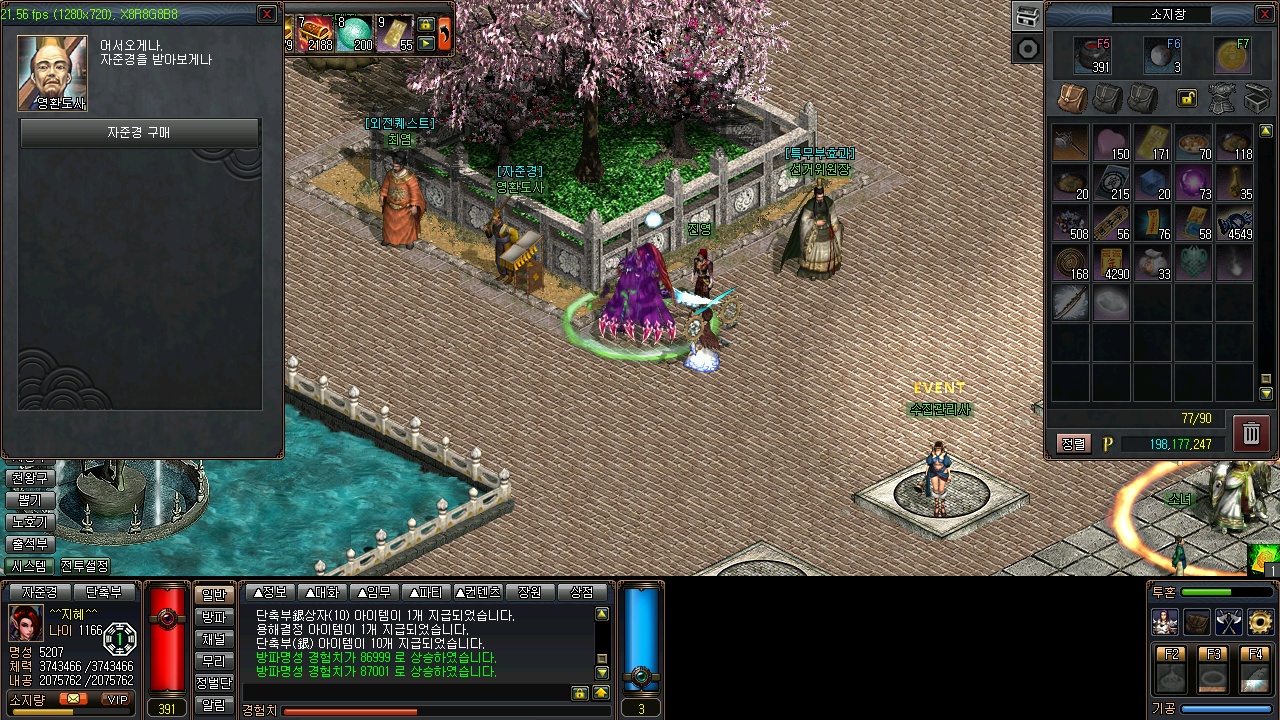This screenshot has height=720, width=1280.
Task: Sort the inventory with the 정렬 button
Action: 1072,444
